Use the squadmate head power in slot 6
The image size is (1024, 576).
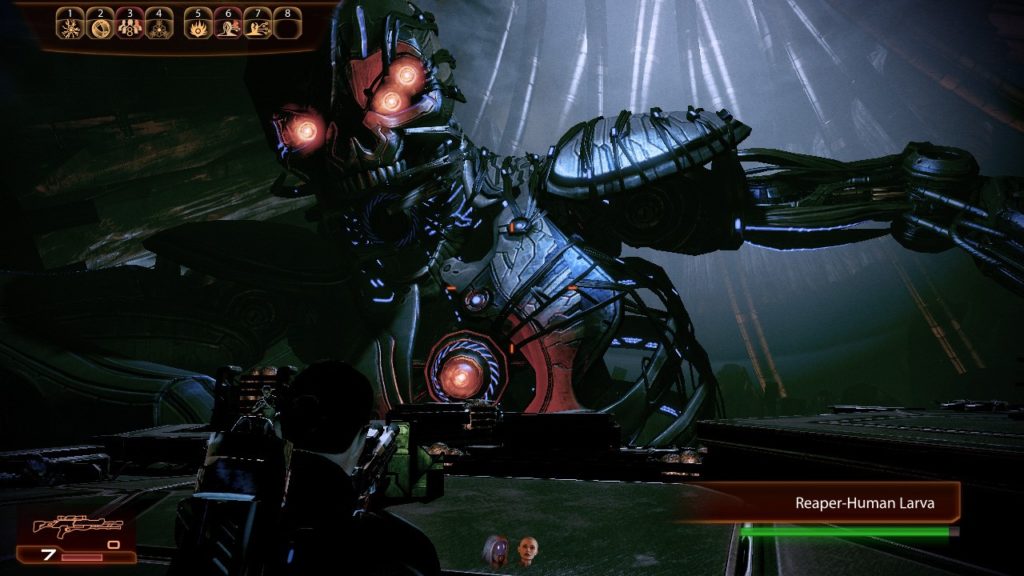228,27
